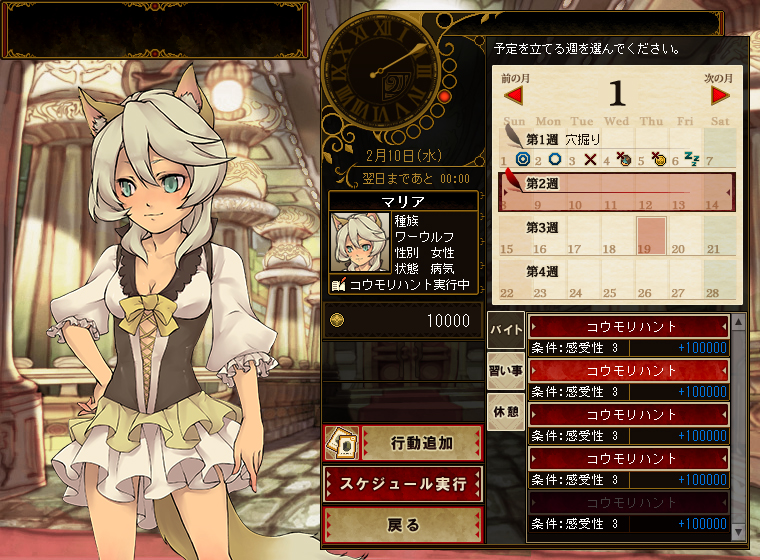Click the card icon beside 行動追加
The image size is (760, 560).
point(341,441)
